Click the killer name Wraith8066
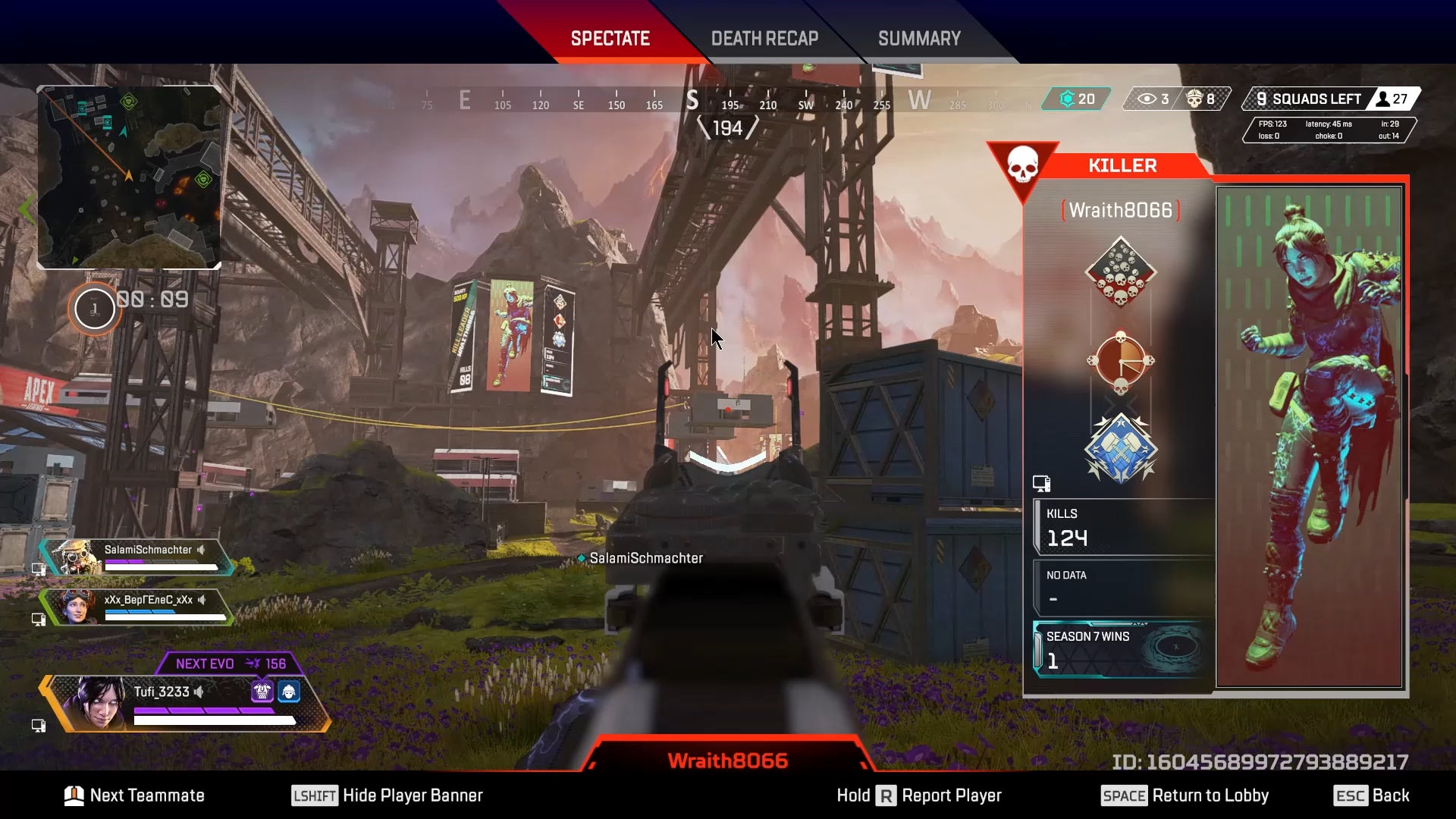1456x819 pixels. (1120, 210)
